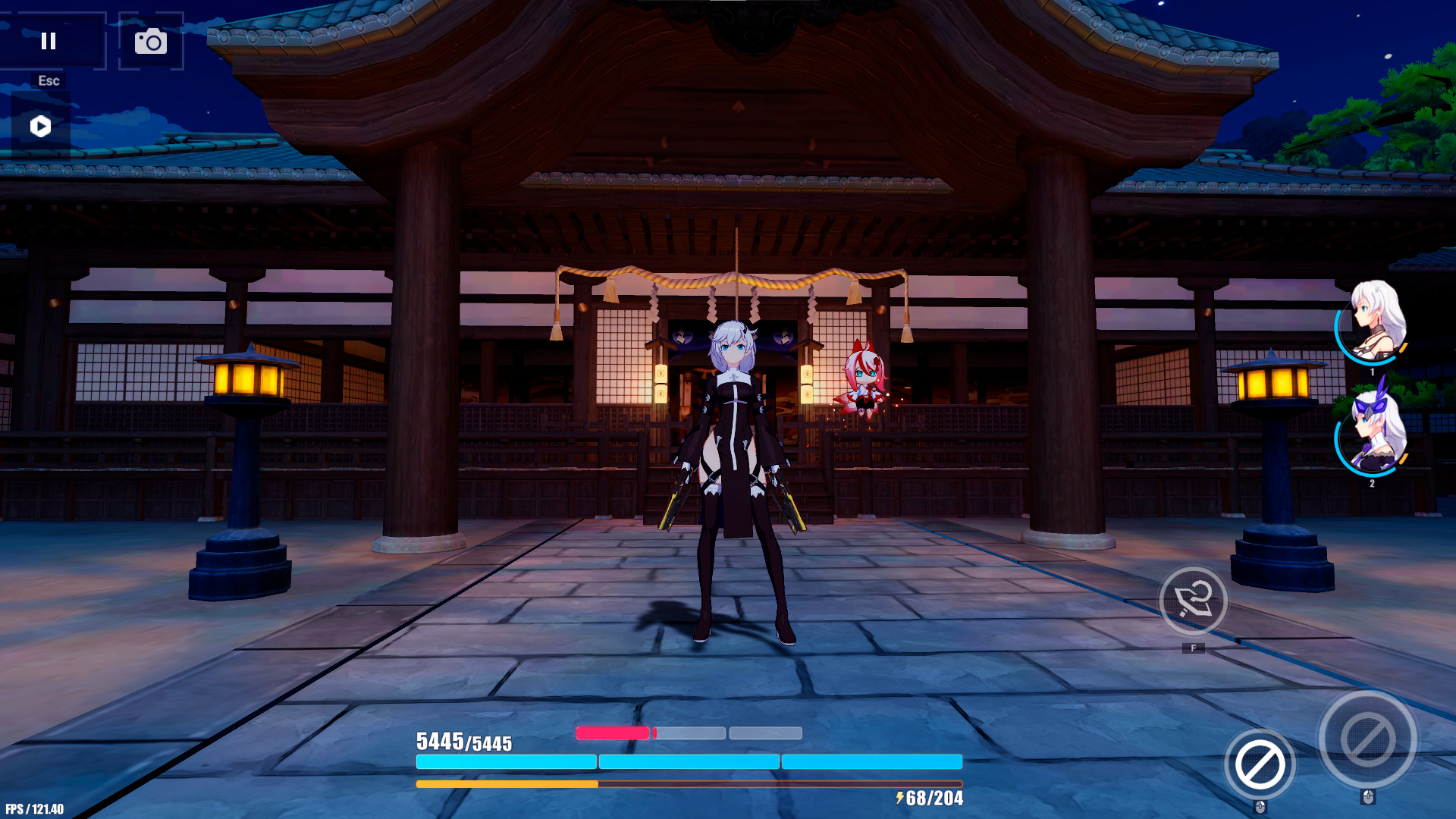Click the Esc key label
1456x819 pixels.
(x=49, y=80)
